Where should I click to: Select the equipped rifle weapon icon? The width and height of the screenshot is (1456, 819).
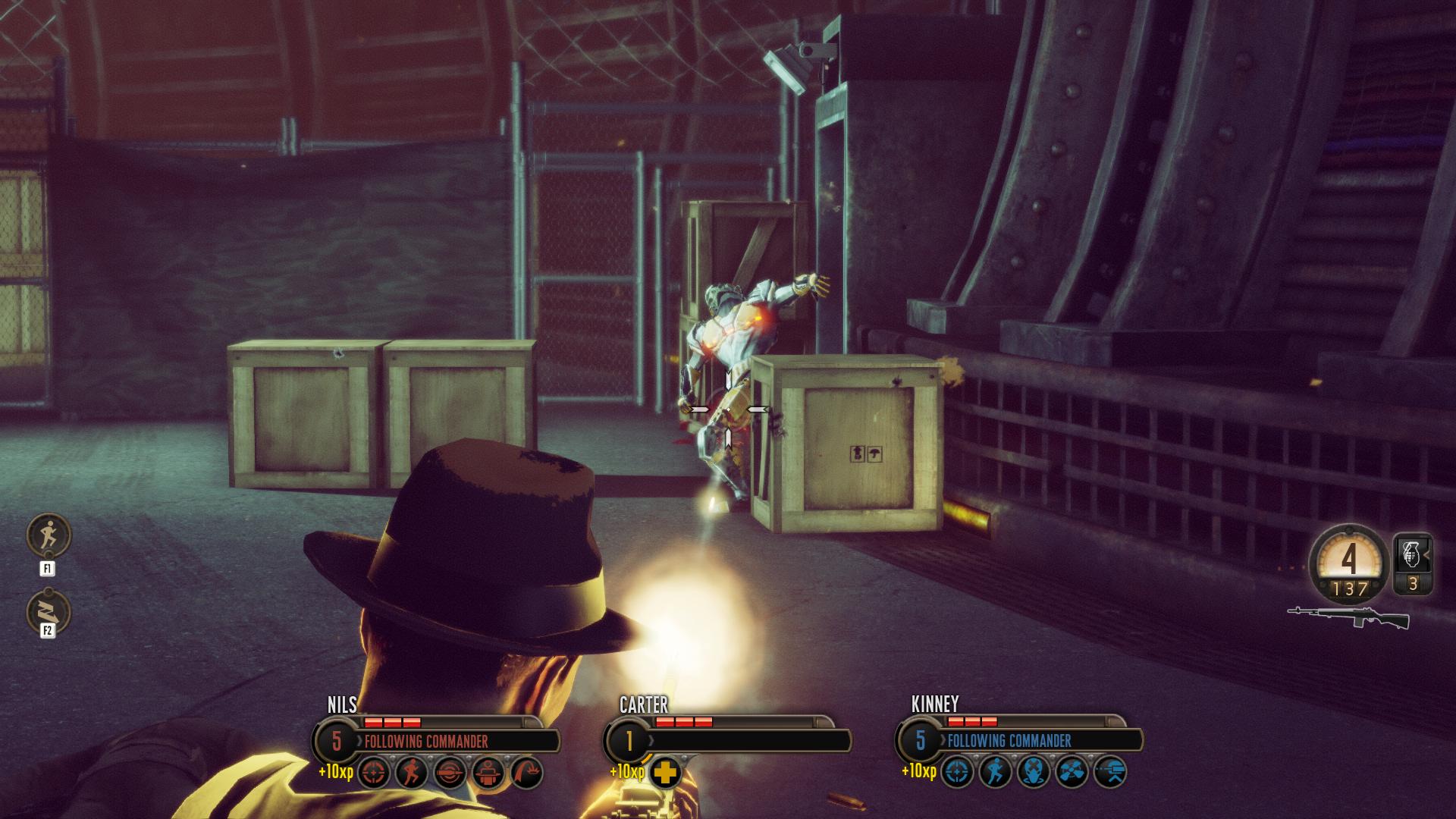(1348, 617)
